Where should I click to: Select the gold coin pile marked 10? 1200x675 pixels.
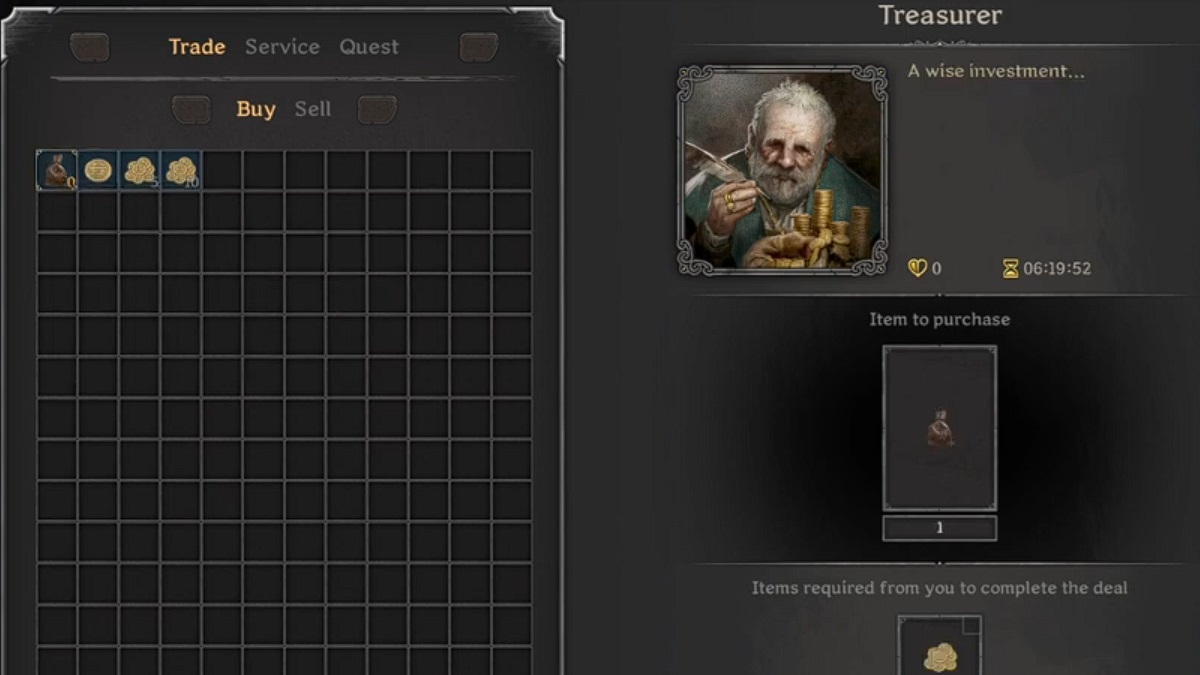(181, 171)
